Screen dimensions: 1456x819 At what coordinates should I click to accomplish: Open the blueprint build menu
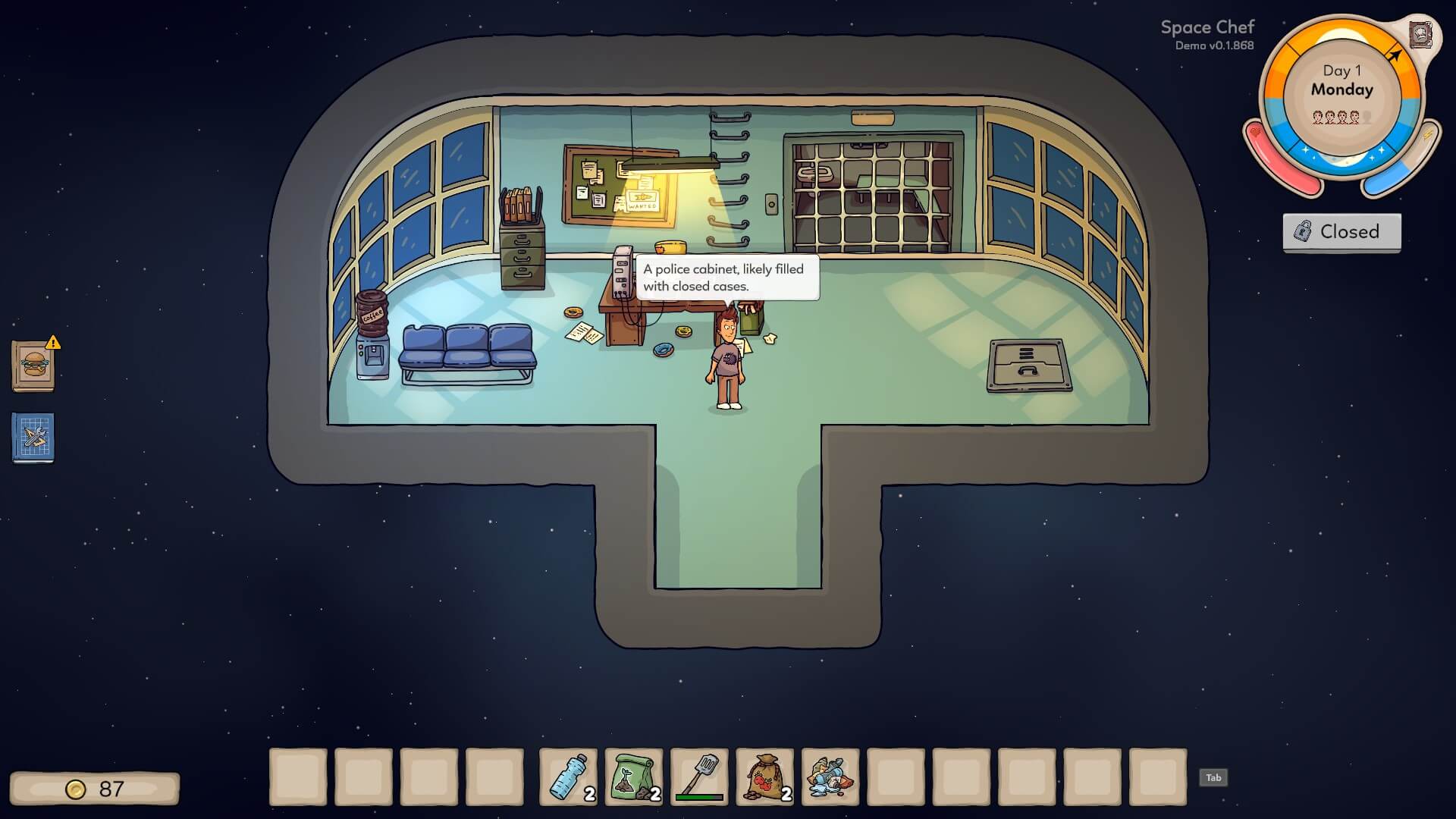click(x=33, y=438)
